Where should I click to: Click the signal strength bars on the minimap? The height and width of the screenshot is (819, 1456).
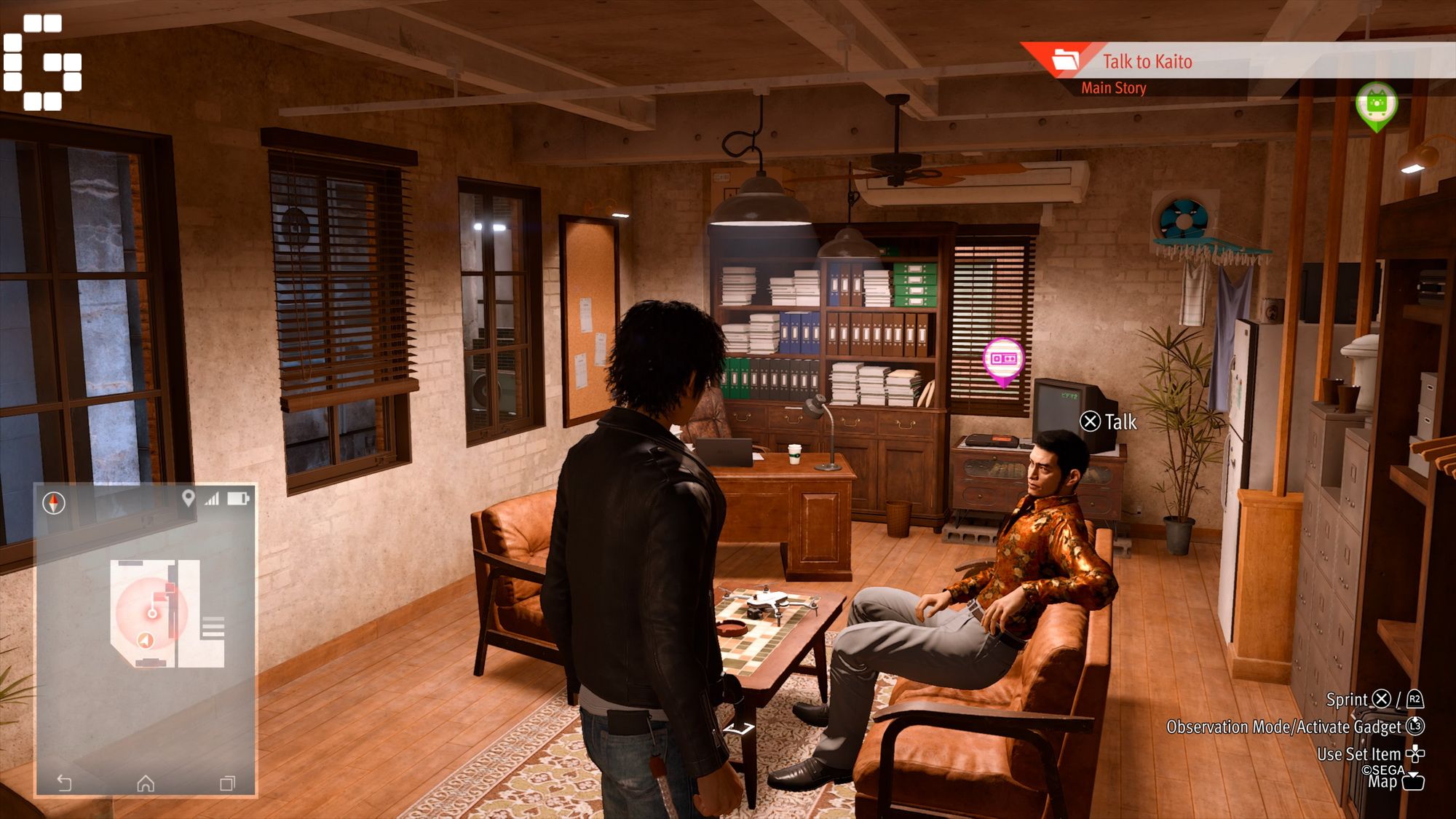tap(210, 499)
